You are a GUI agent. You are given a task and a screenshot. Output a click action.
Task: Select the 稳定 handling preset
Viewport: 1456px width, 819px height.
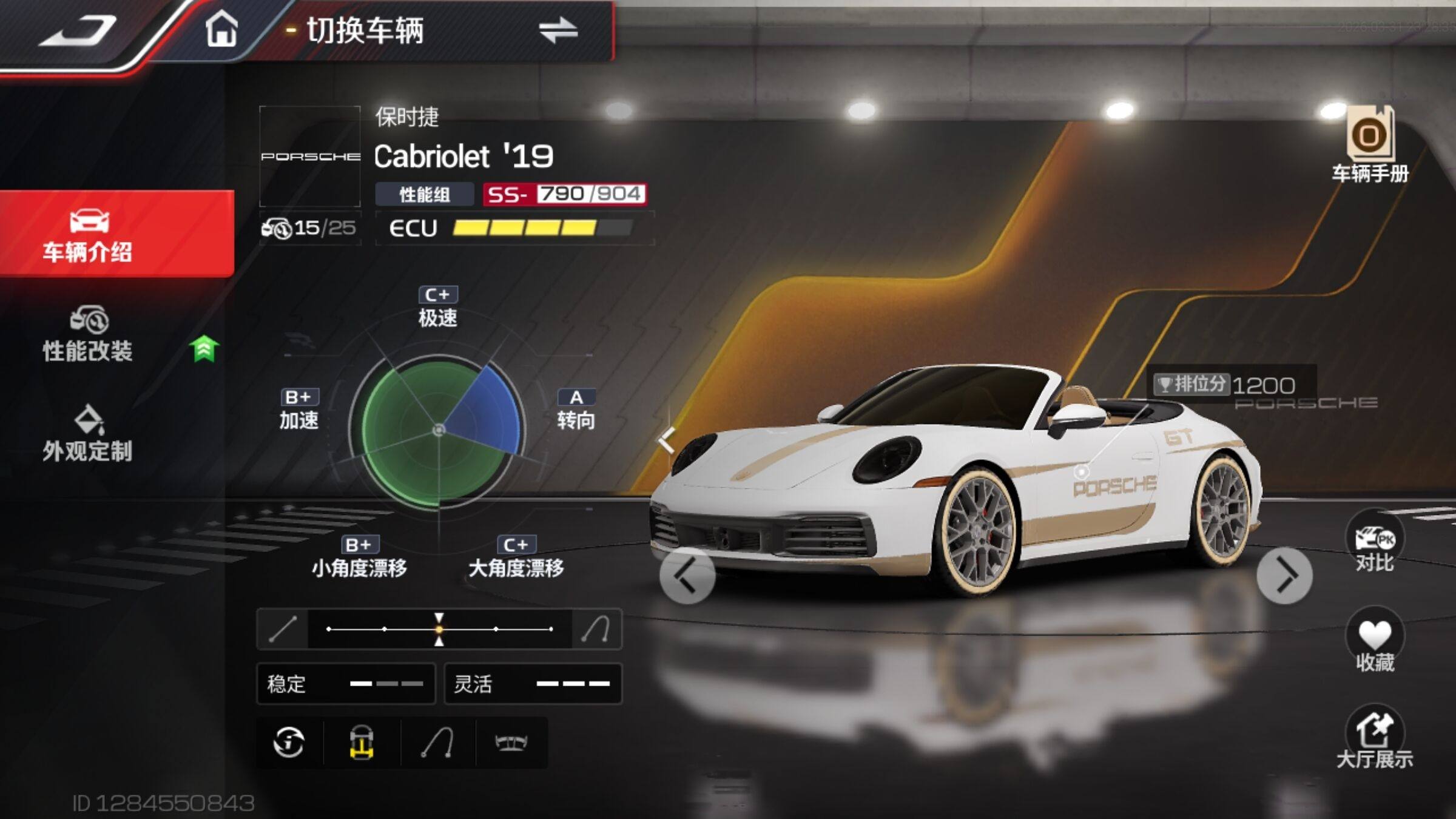pos(346,684)
